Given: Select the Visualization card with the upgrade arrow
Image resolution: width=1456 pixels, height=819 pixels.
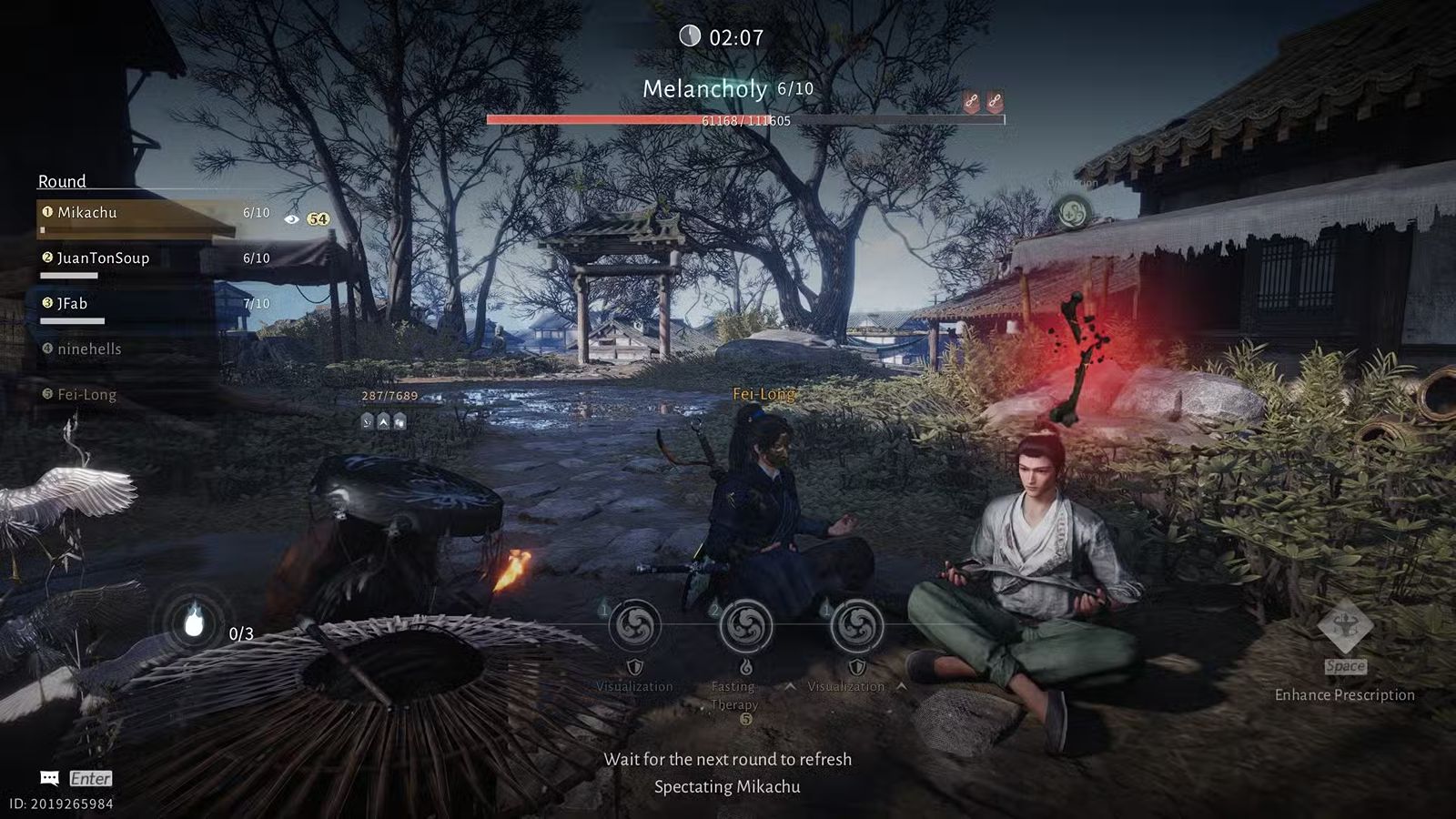Looking at the screenshot, I should click(x=855, y=627).
